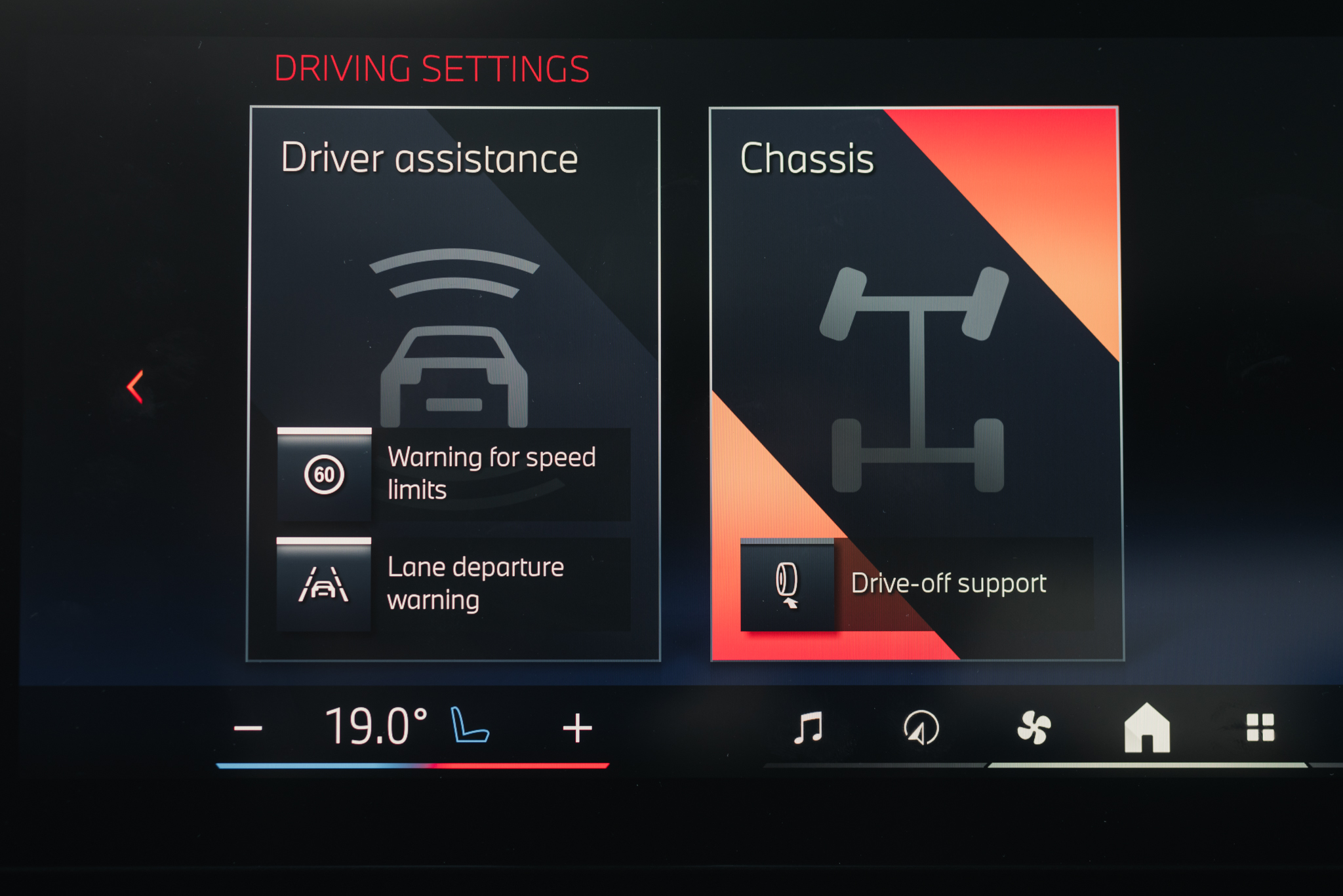1343x896 pixels.
Task: Open the apps grid menu
Action: pos(1260,728)
